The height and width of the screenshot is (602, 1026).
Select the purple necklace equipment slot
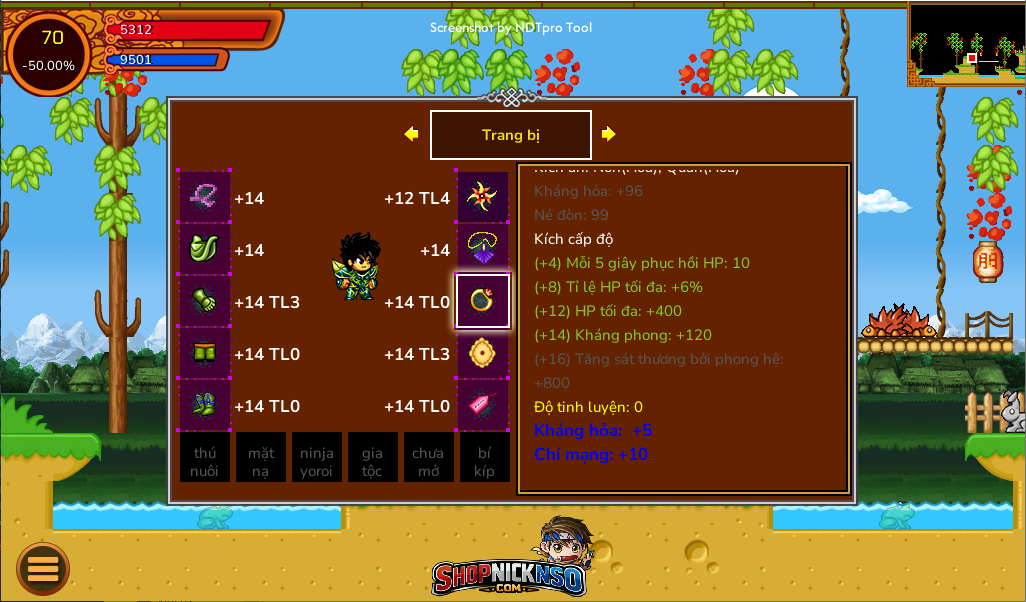click(x=483, y=249)
